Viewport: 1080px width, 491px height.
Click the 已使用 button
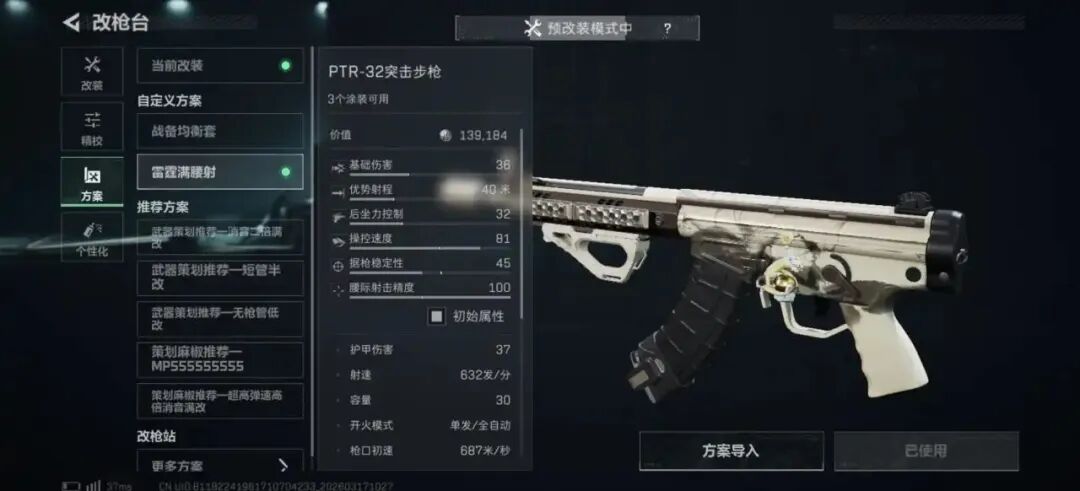coord(926,451)
